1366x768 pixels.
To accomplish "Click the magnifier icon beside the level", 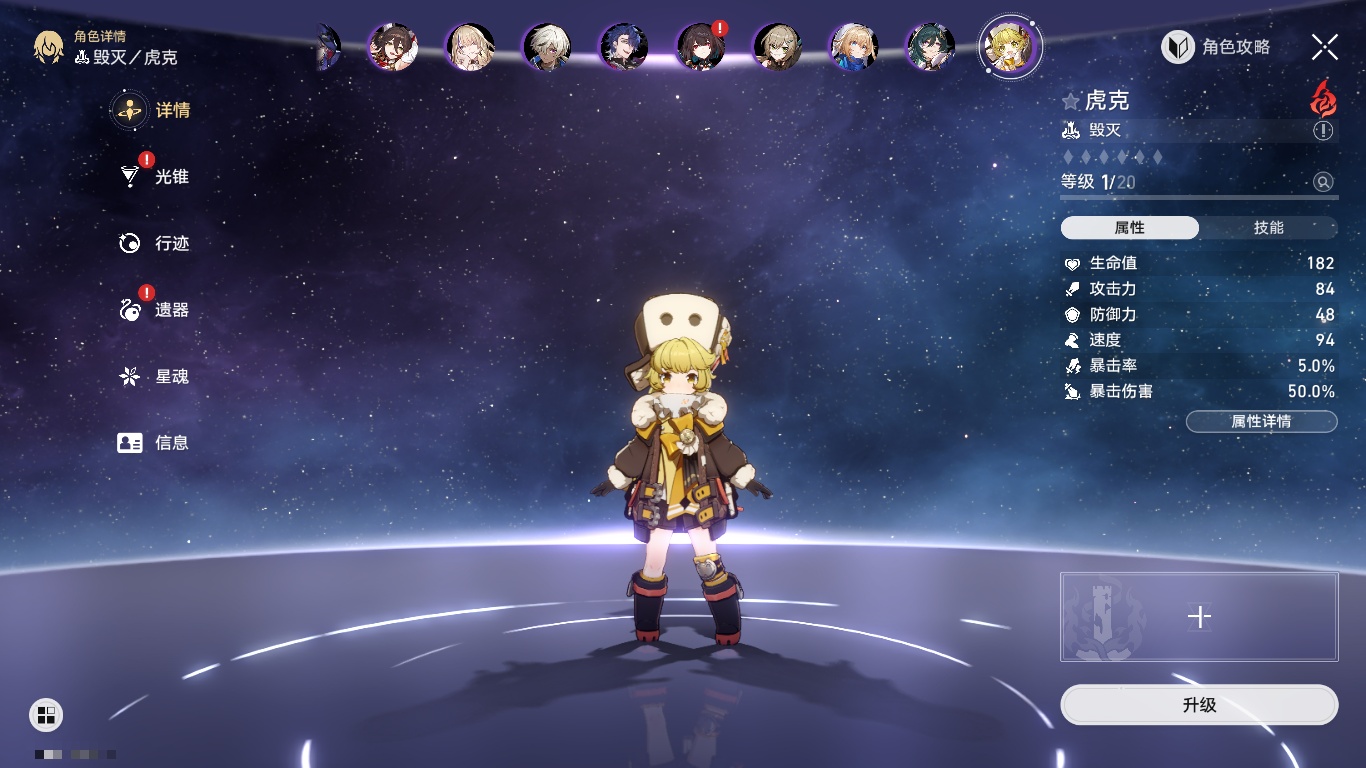I will tap(1323, 182).
